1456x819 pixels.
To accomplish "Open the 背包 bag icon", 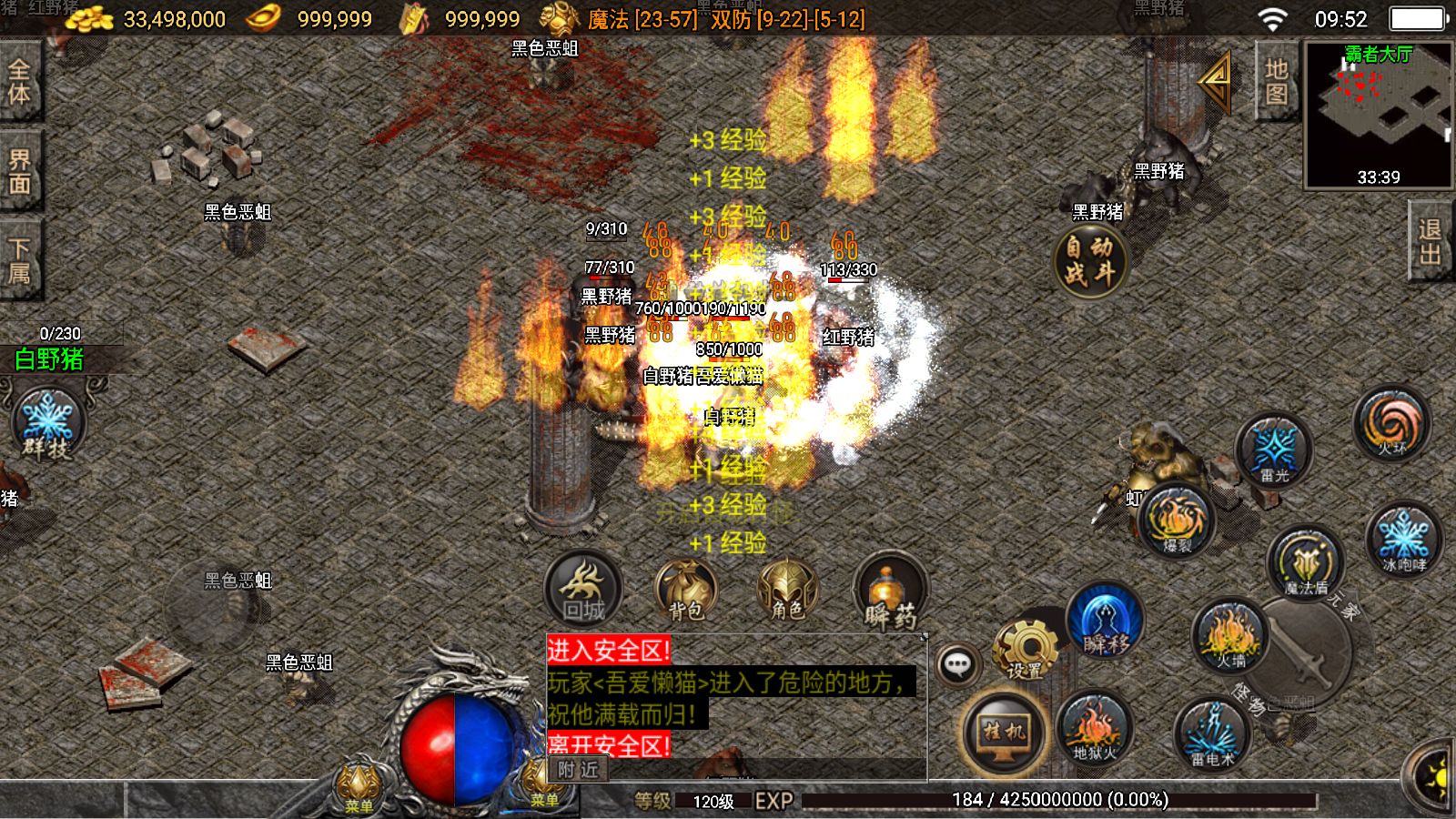I will (685, 589).
